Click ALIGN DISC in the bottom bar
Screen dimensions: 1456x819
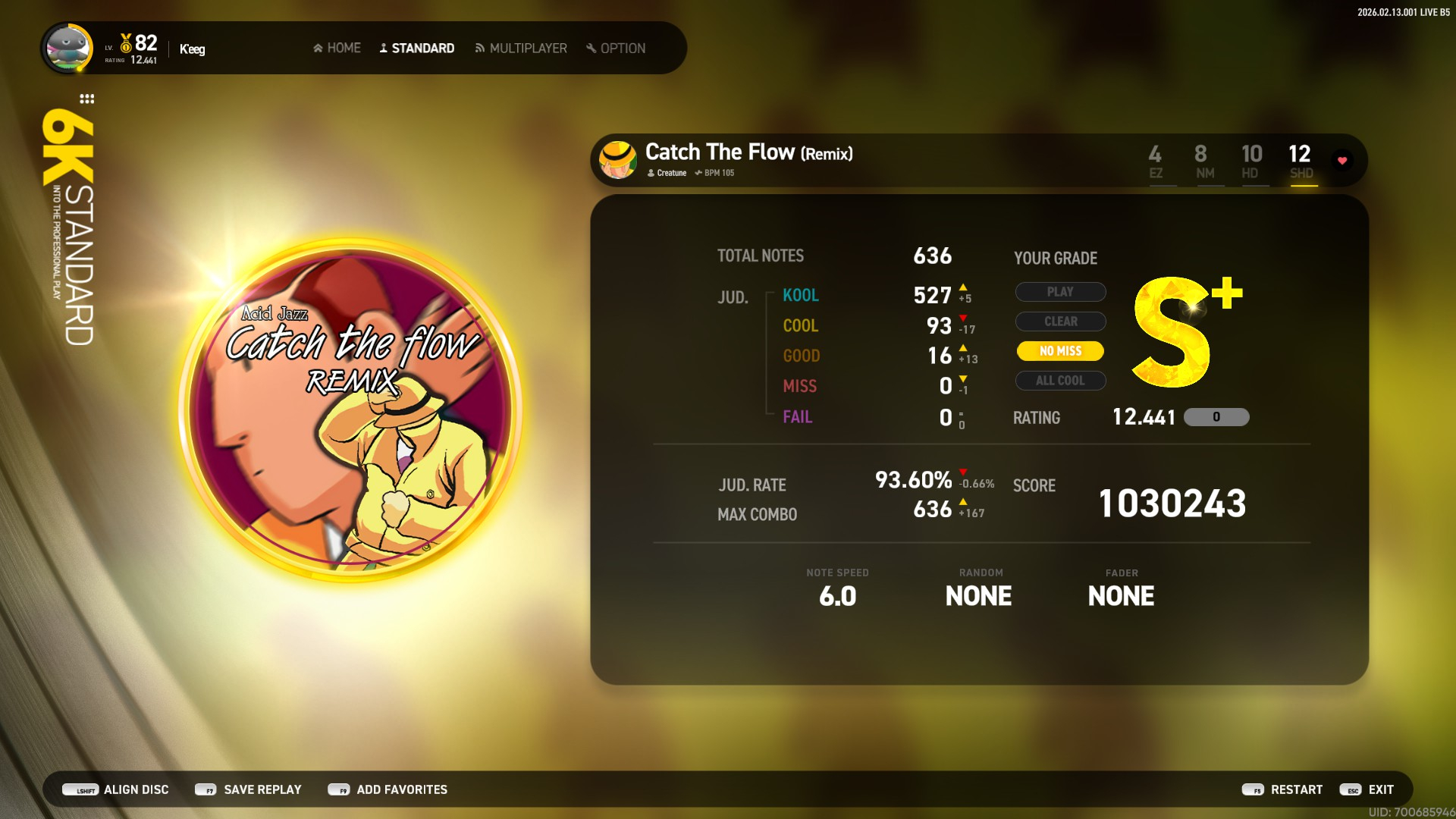[116, 789]
